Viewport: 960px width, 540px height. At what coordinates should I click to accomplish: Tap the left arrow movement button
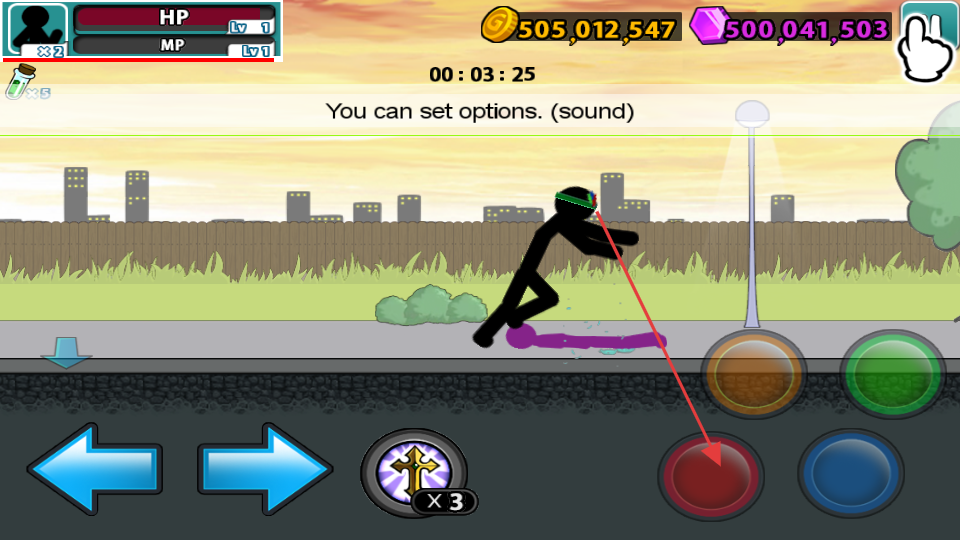(x=93, y=469)
